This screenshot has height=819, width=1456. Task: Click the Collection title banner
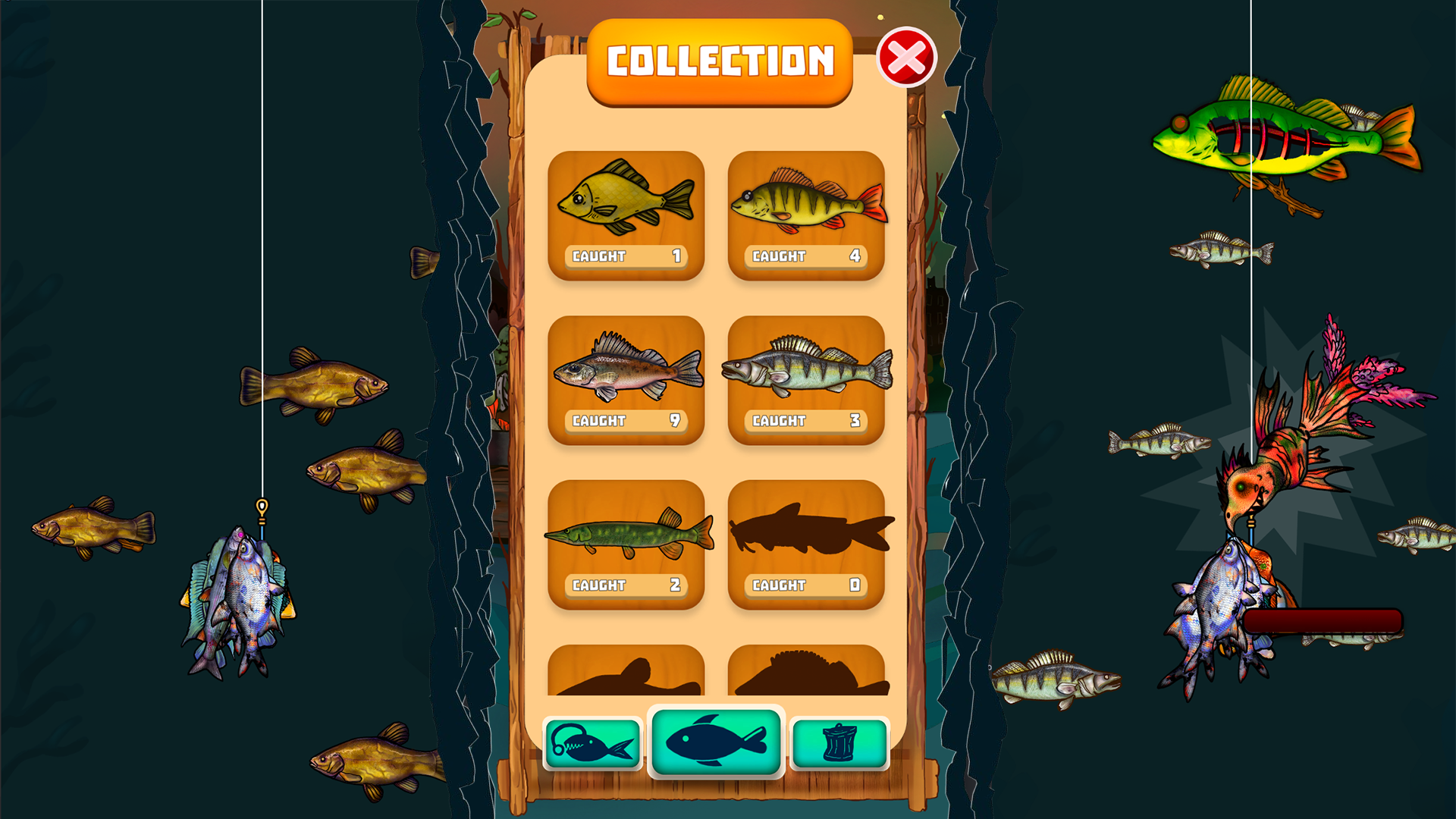pyautogui.click(x=718, y=62)
